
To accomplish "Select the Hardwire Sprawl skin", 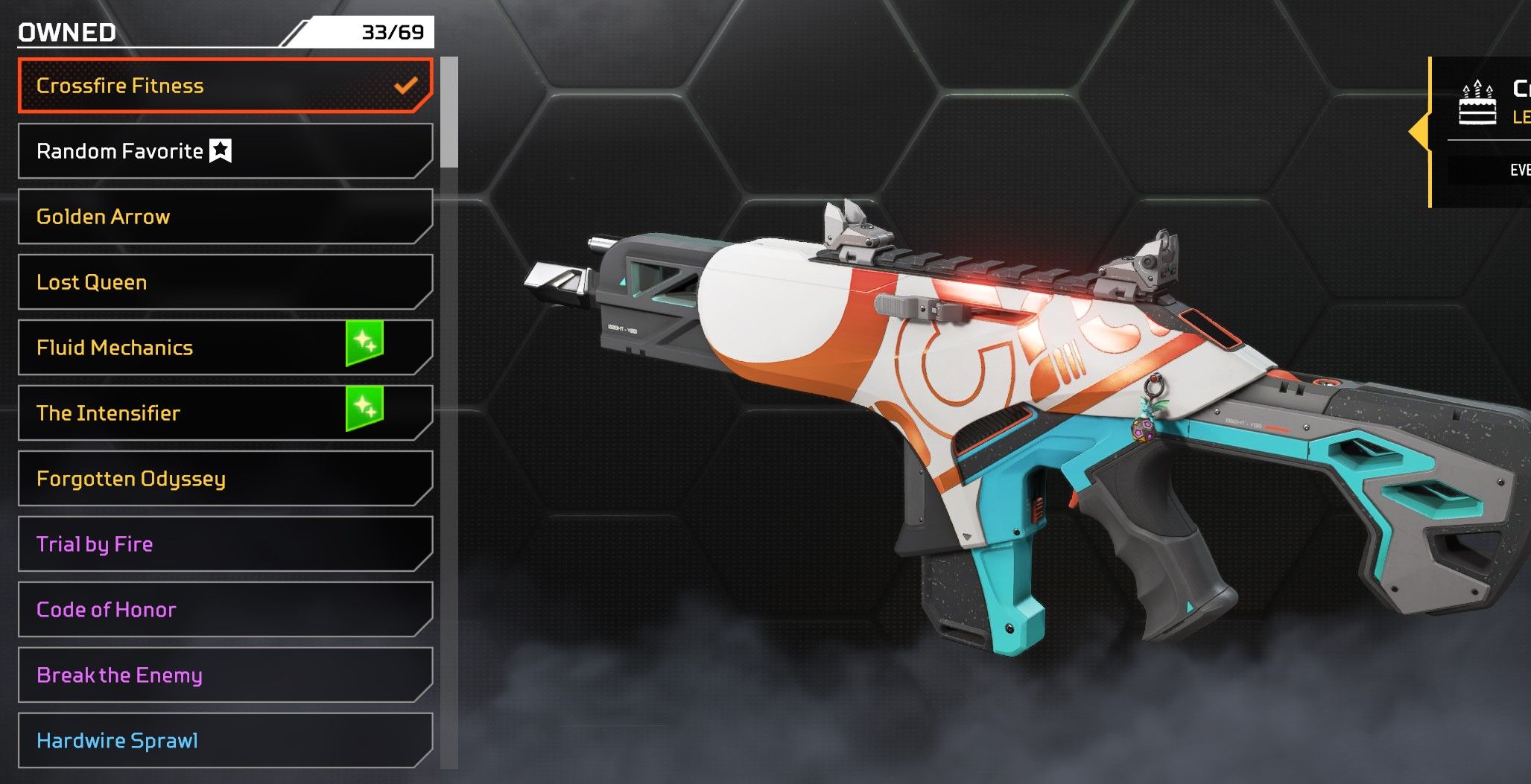I will click(224, 741).
